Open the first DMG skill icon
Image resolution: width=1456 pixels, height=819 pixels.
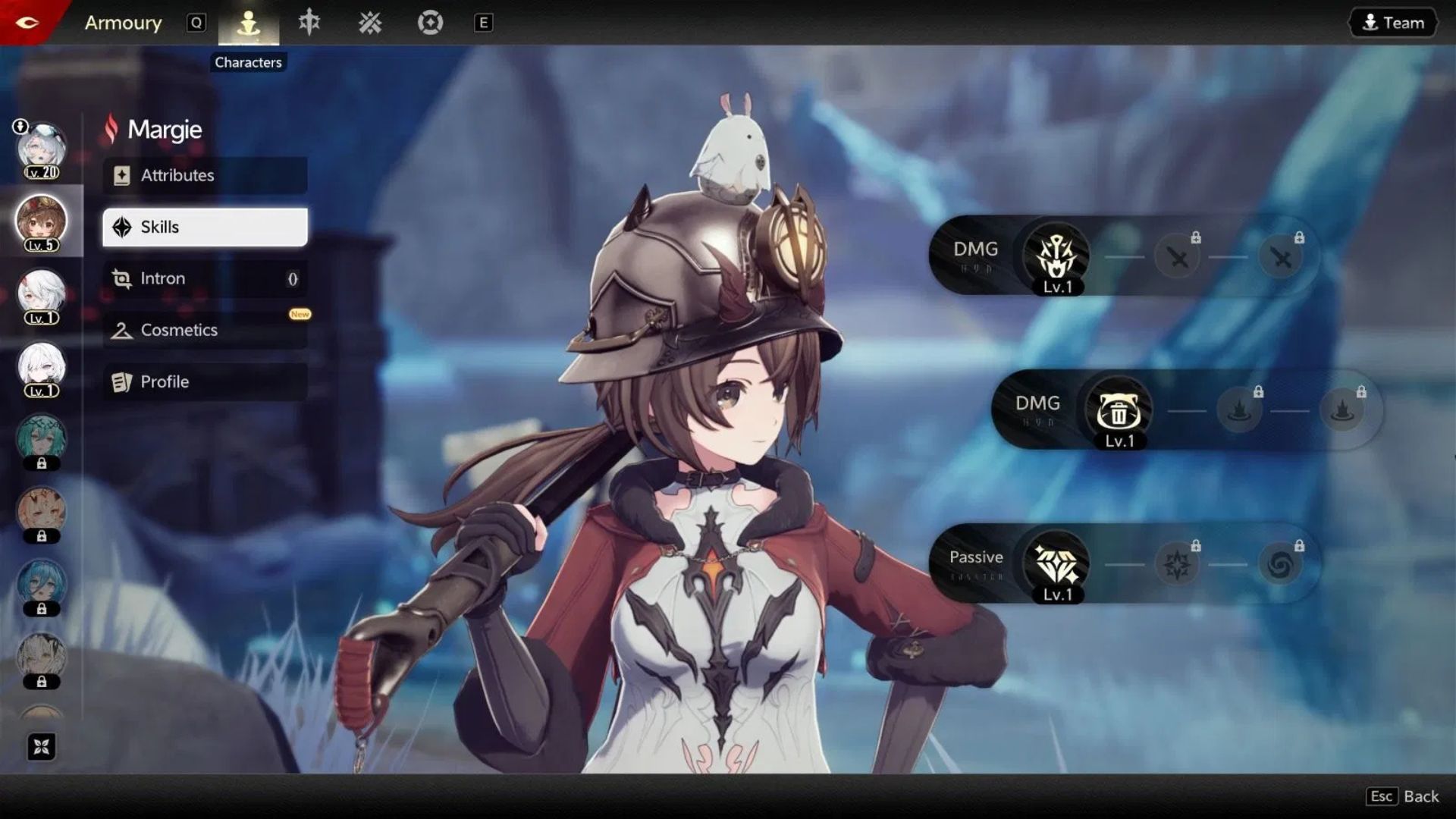1056,256
